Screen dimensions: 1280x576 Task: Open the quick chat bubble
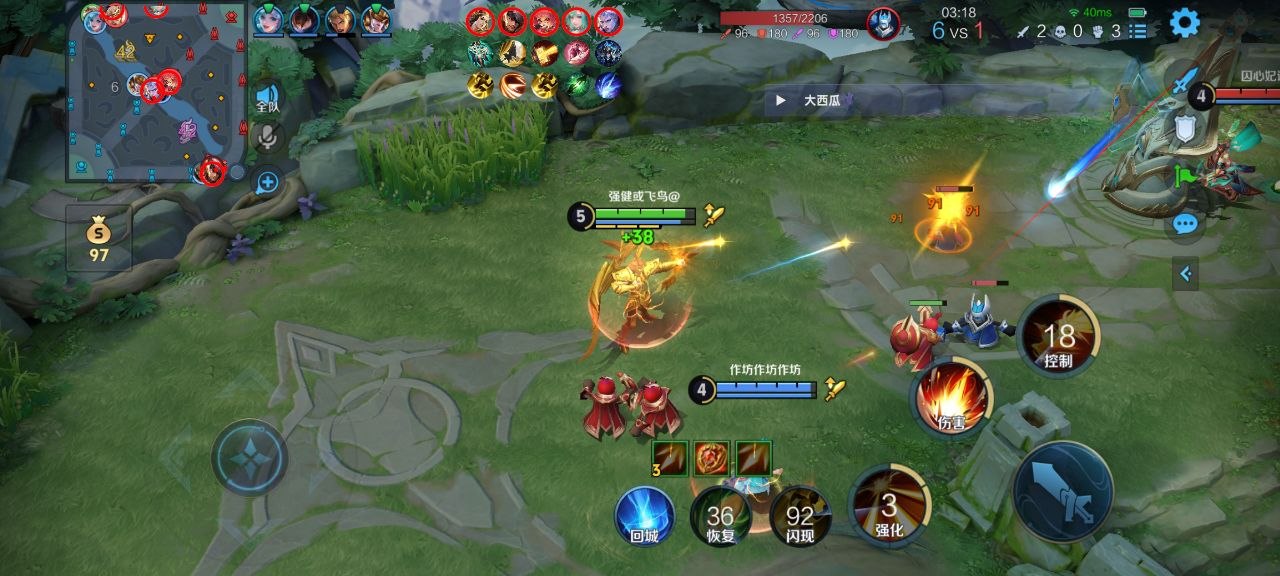(x=1186, y=224)
